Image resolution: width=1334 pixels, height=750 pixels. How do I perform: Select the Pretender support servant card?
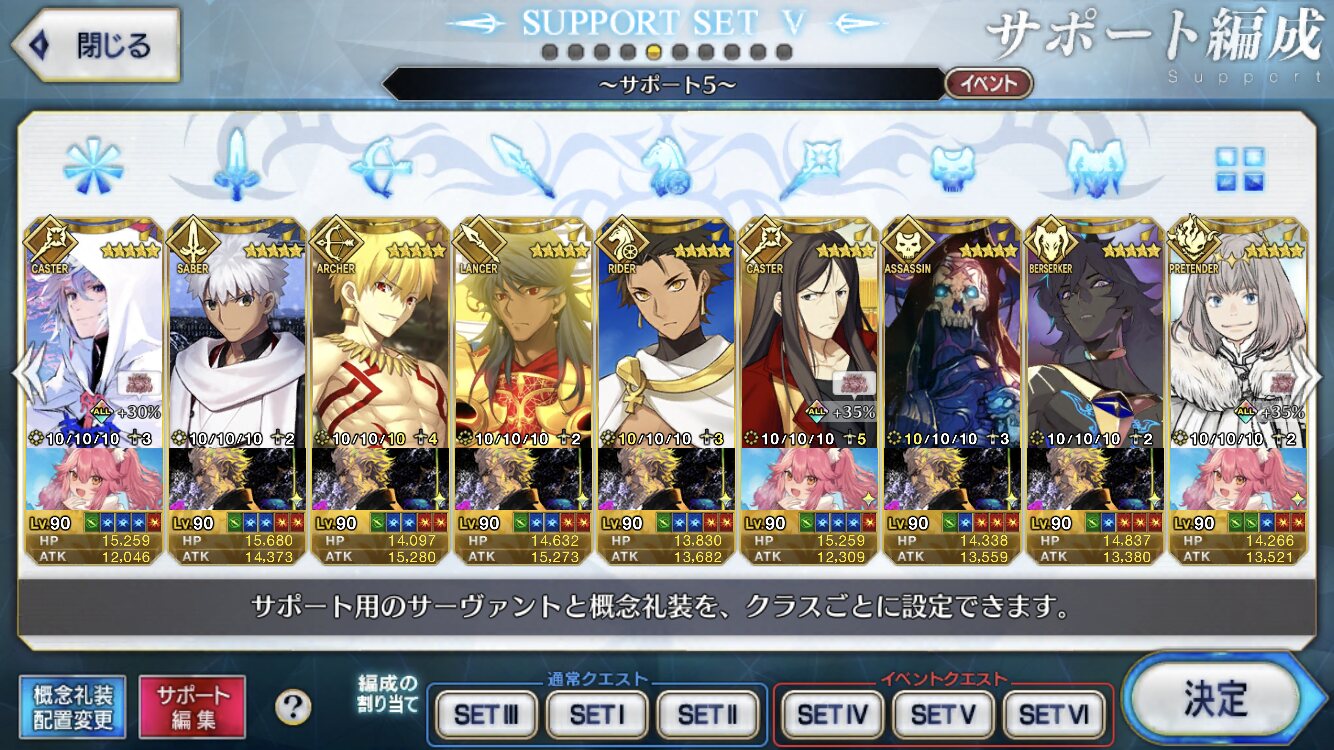[1237, 340]
